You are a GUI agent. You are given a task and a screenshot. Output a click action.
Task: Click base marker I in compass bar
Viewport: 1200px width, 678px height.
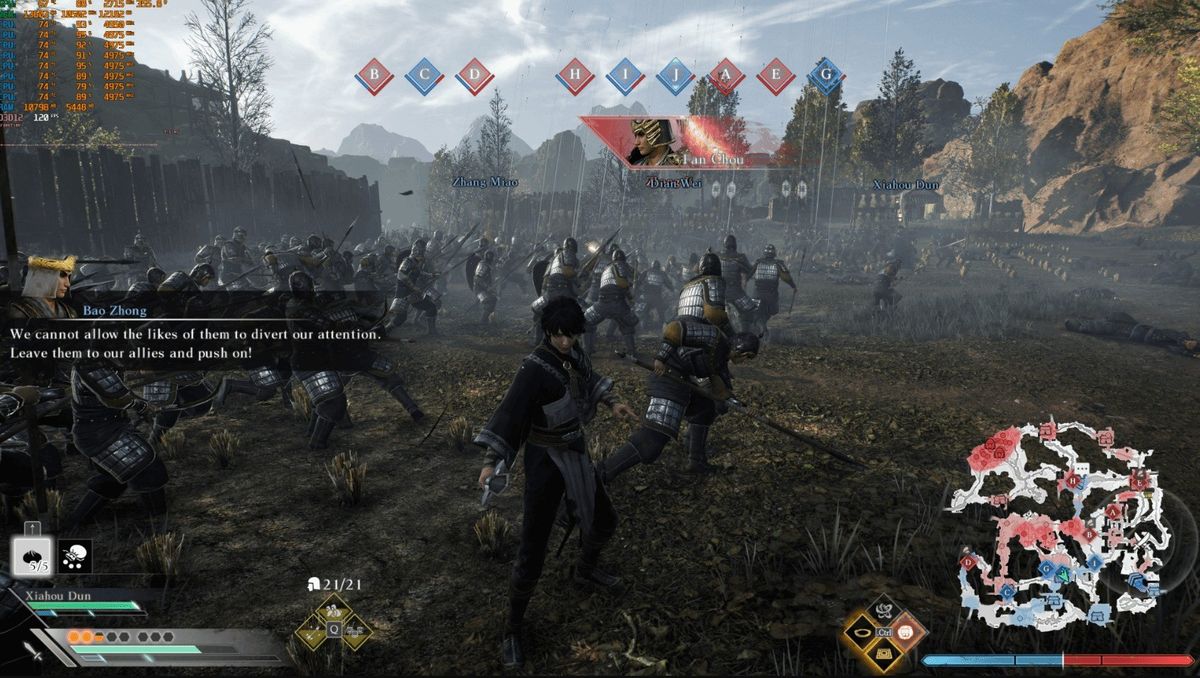tap(624, 75)
